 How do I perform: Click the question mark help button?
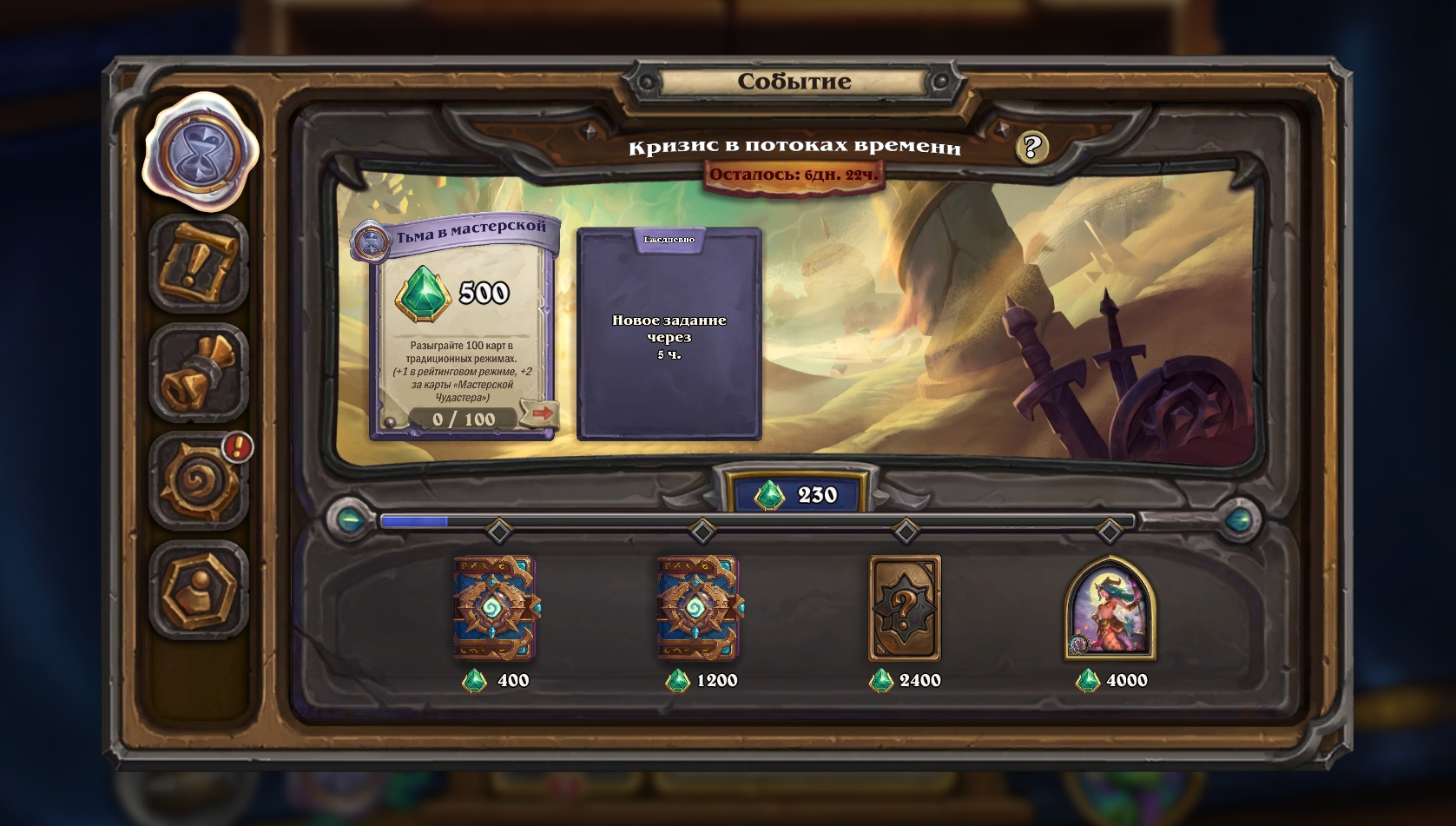pos(1031,148)
